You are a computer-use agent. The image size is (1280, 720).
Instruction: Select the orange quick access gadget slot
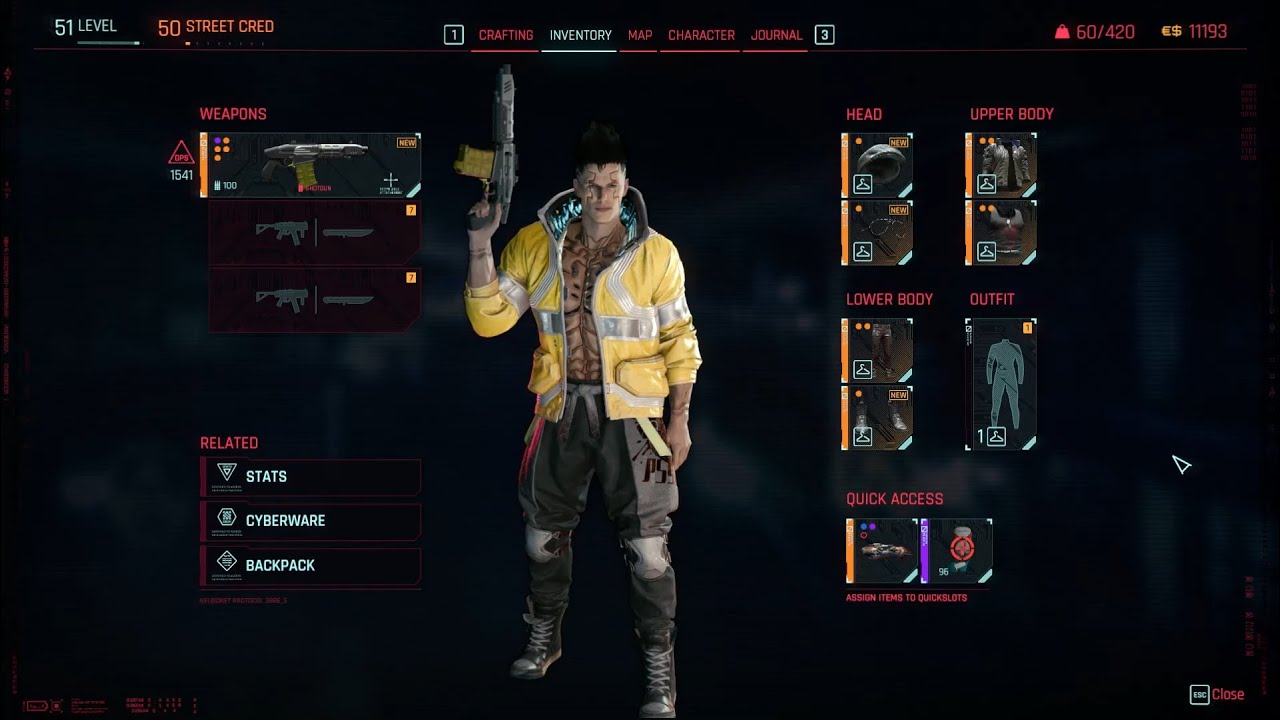pos(882,551)
